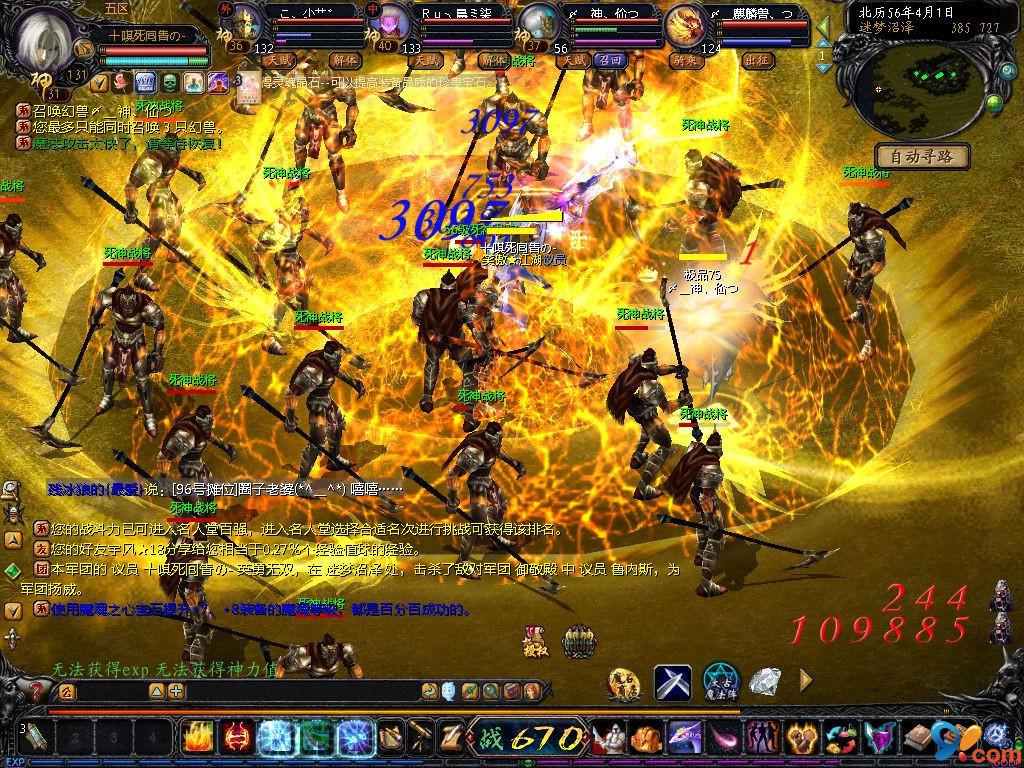Click the 自动寻路 auto-pathfinding button

click(x=922, y=156)
